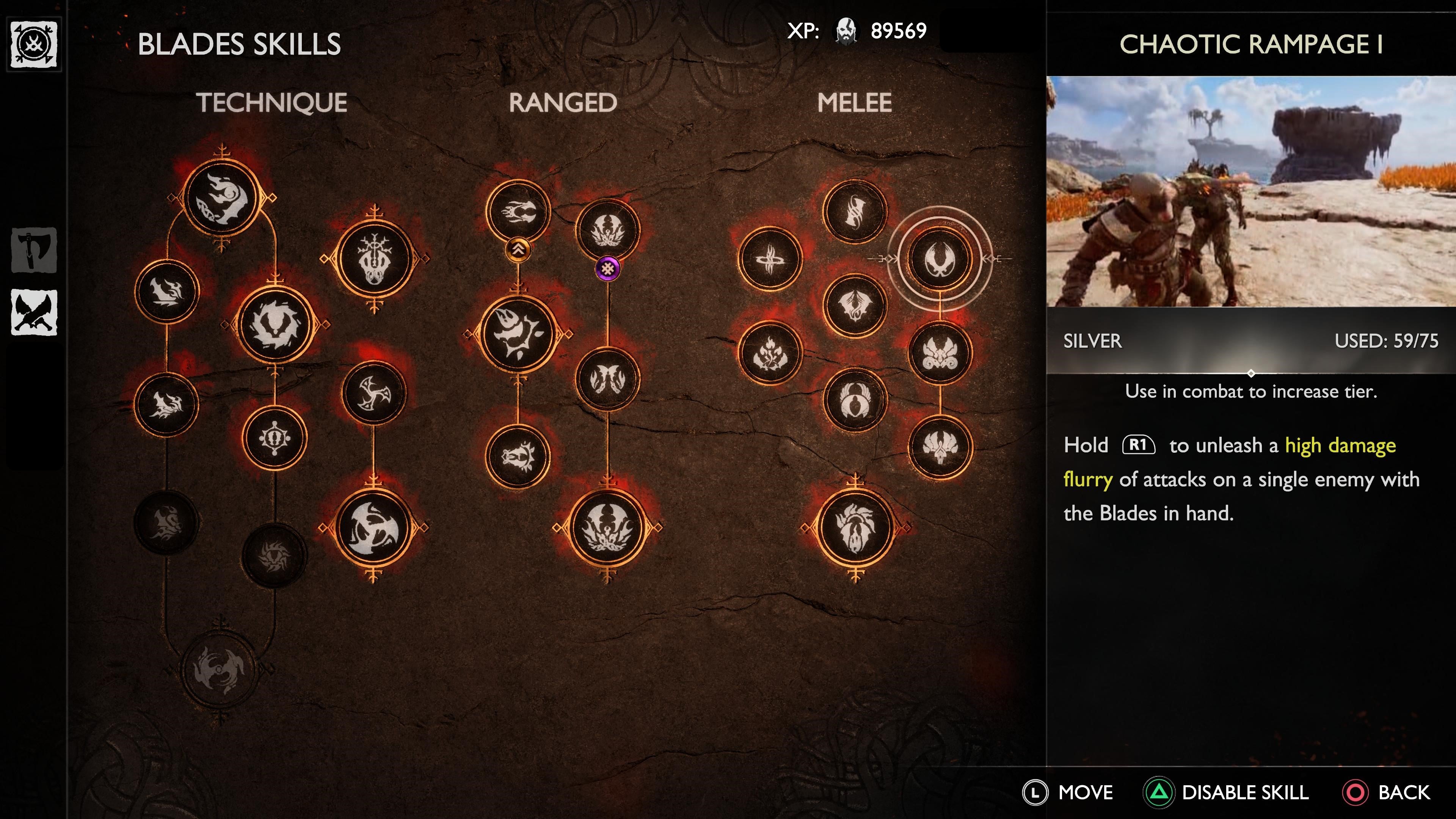Choose the cross-shaped spinning blade Melee skill
Viewport: 1456px width, 819px height.
click(770, 259)
